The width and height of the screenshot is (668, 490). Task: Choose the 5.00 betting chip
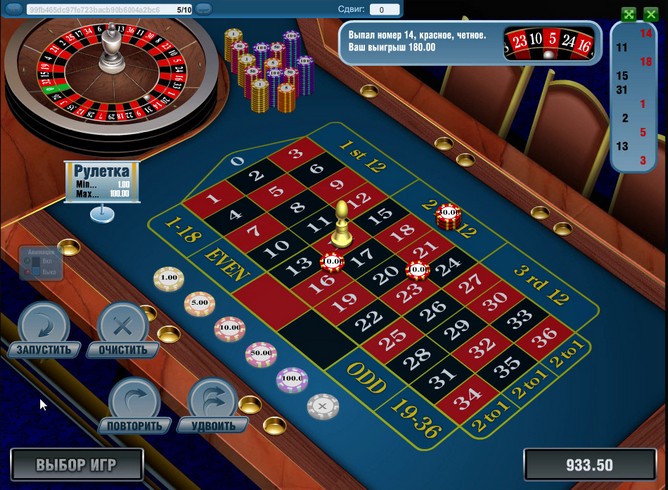(199, 301)
